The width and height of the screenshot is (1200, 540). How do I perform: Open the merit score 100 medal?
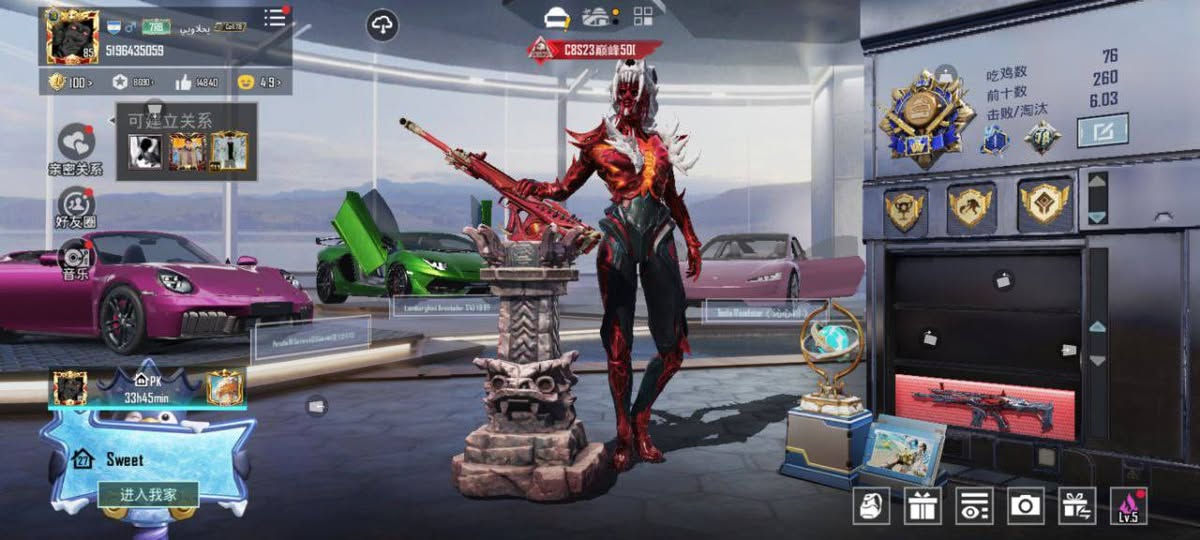[70, 83]
